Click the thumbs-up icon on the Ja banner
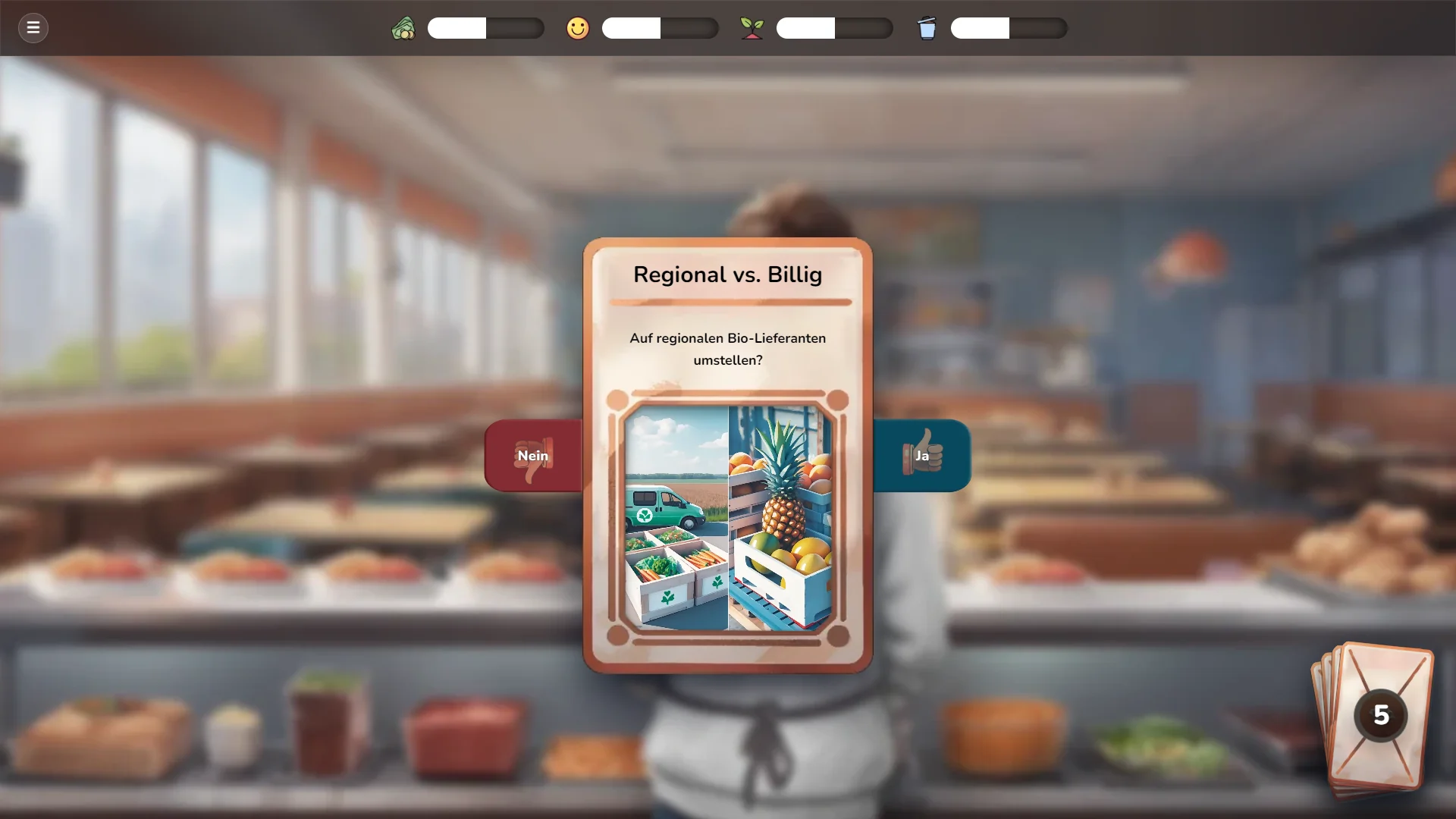The height and width of the screenshot is (819, 1456). tap(926, 450)
